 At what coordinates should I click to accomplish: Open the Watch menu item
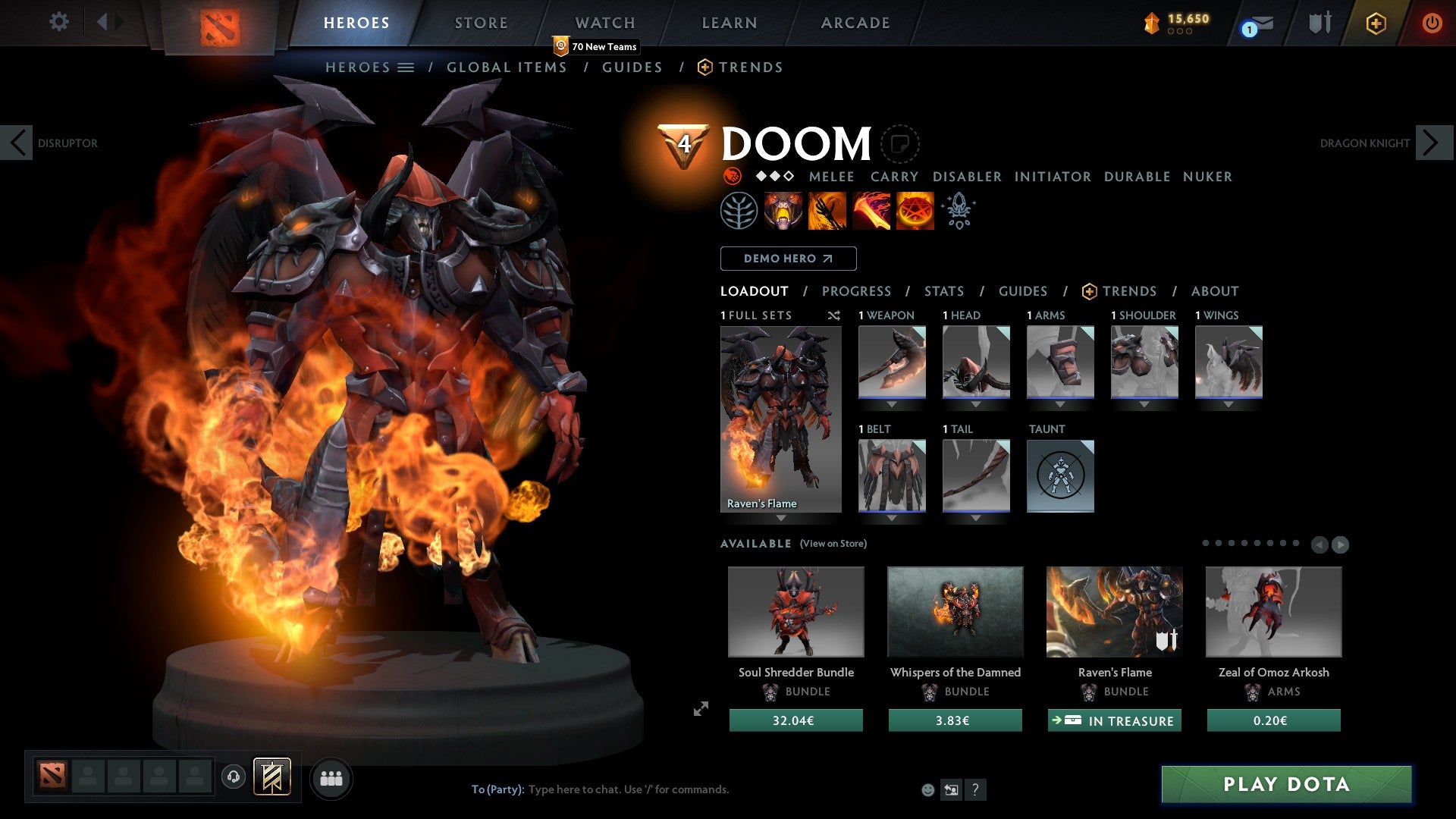tap(605, 23)
